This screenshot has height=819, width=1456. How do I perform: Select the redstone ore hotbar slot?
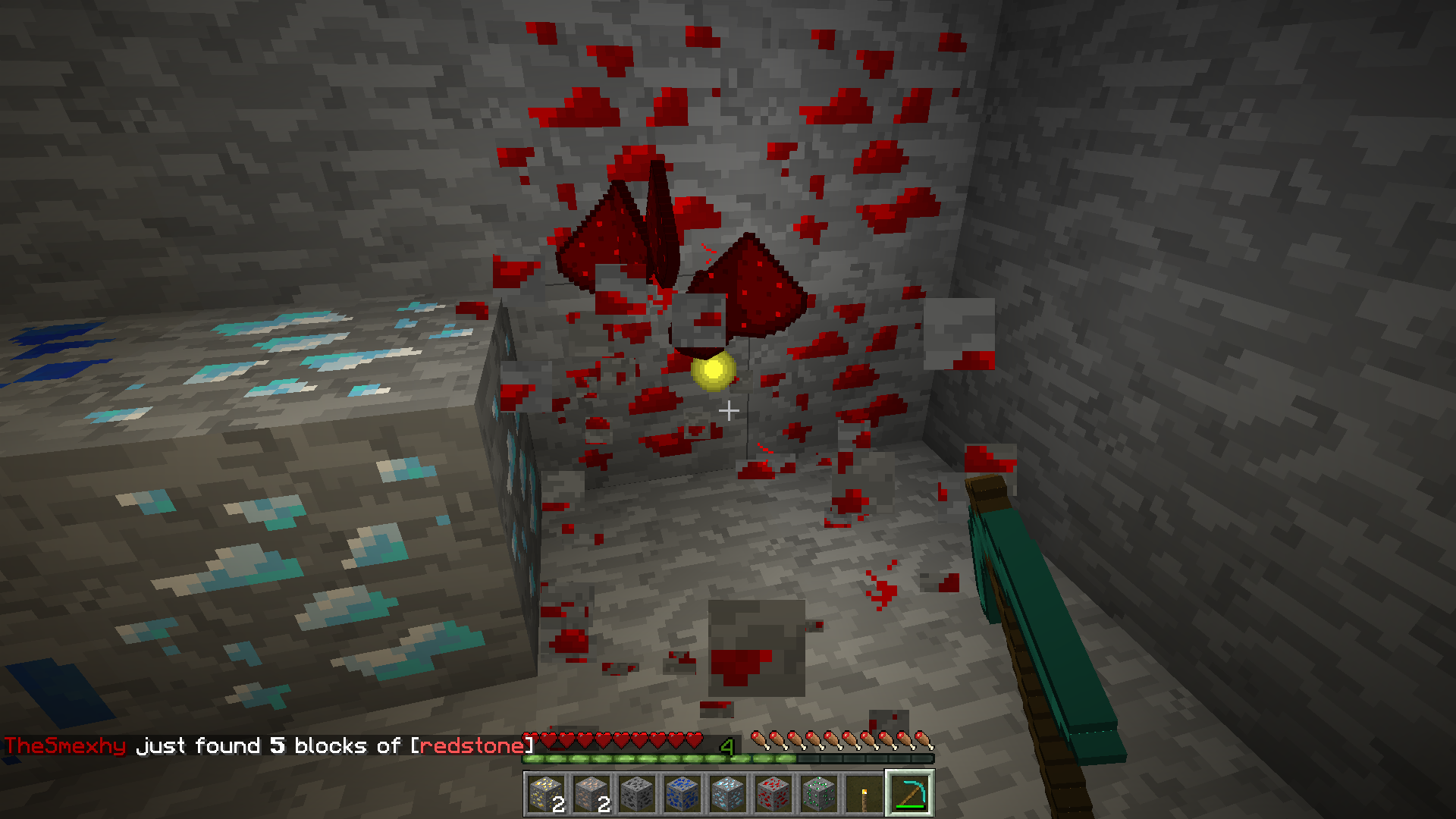[x=773, y=793]
